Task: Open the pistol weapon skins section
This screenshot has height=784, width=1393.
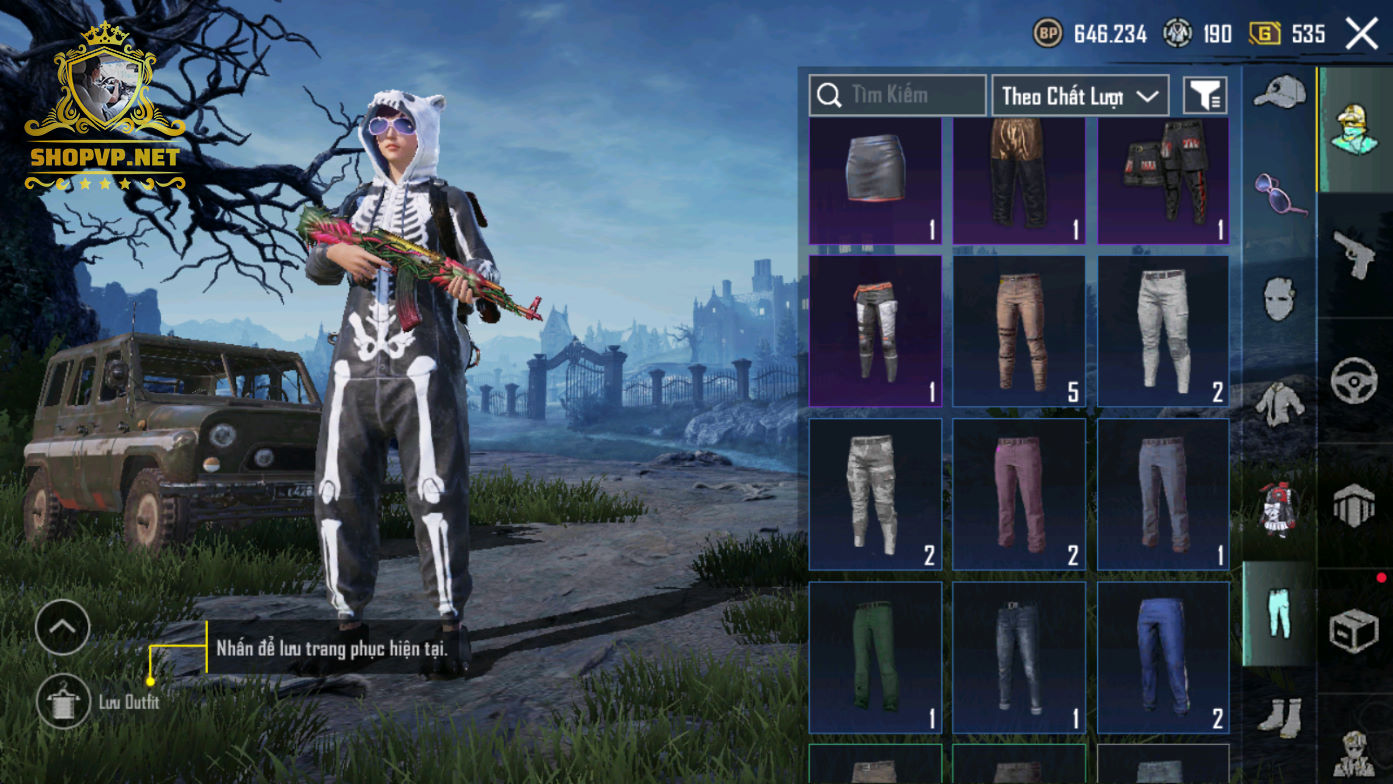Action: click(x=1354, y=254)
